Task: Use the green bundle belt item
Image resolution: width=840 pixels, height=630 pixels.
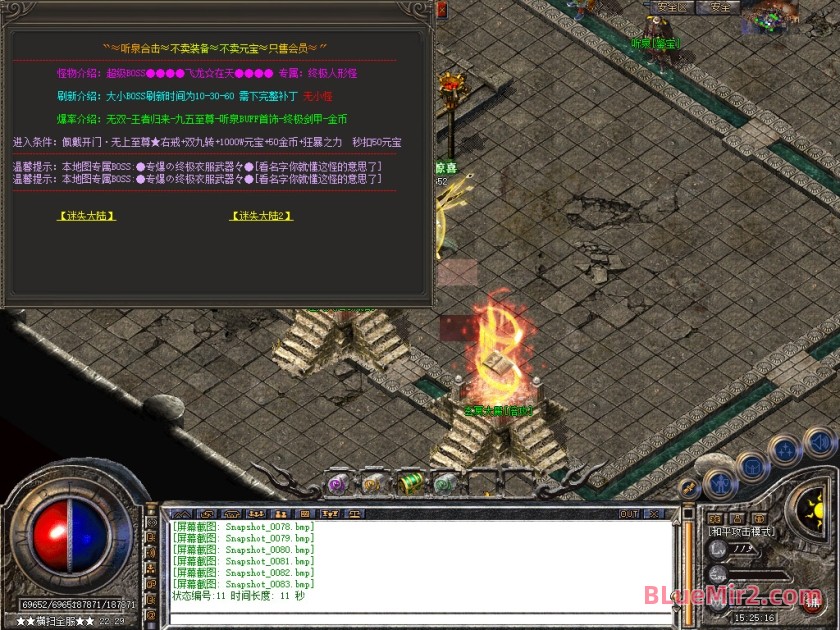Action: [410, 482]
